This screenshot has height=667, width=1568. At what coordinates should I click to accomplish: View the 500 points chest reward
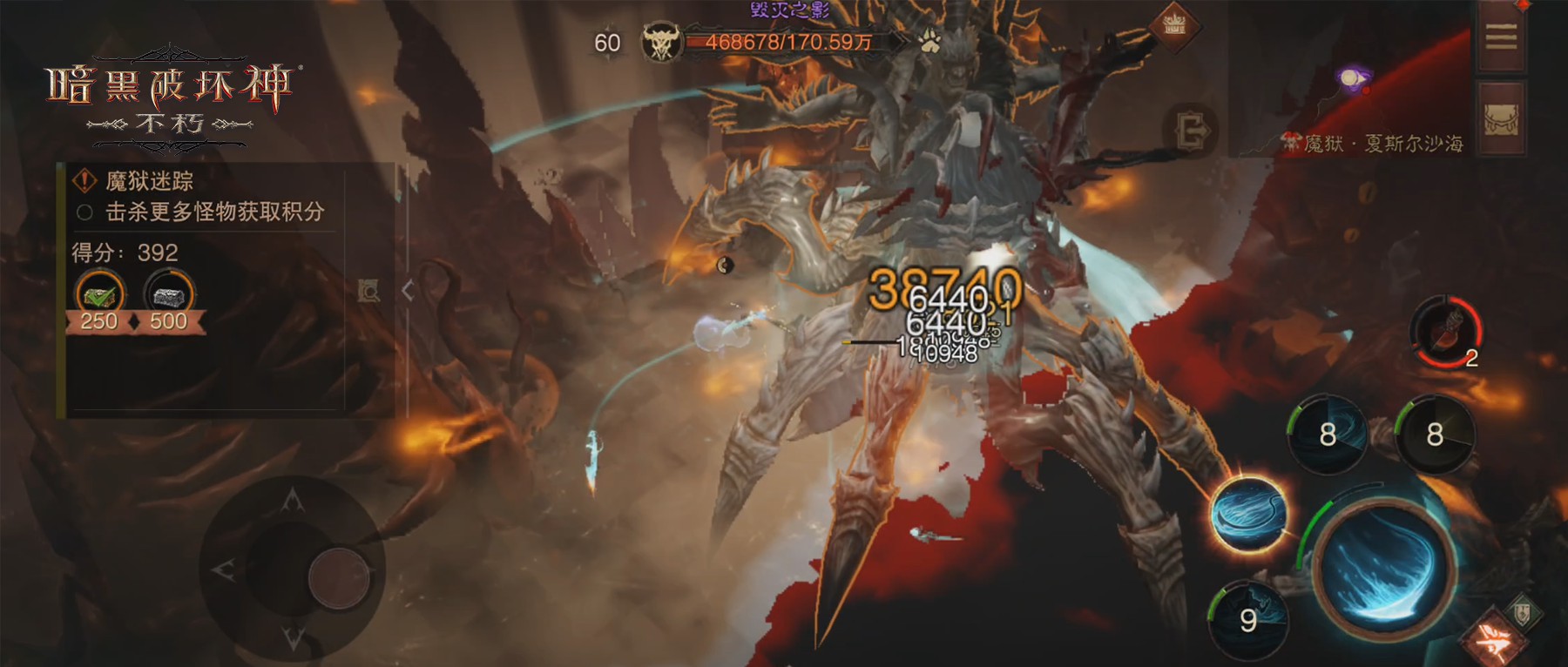tap(169, 298)
